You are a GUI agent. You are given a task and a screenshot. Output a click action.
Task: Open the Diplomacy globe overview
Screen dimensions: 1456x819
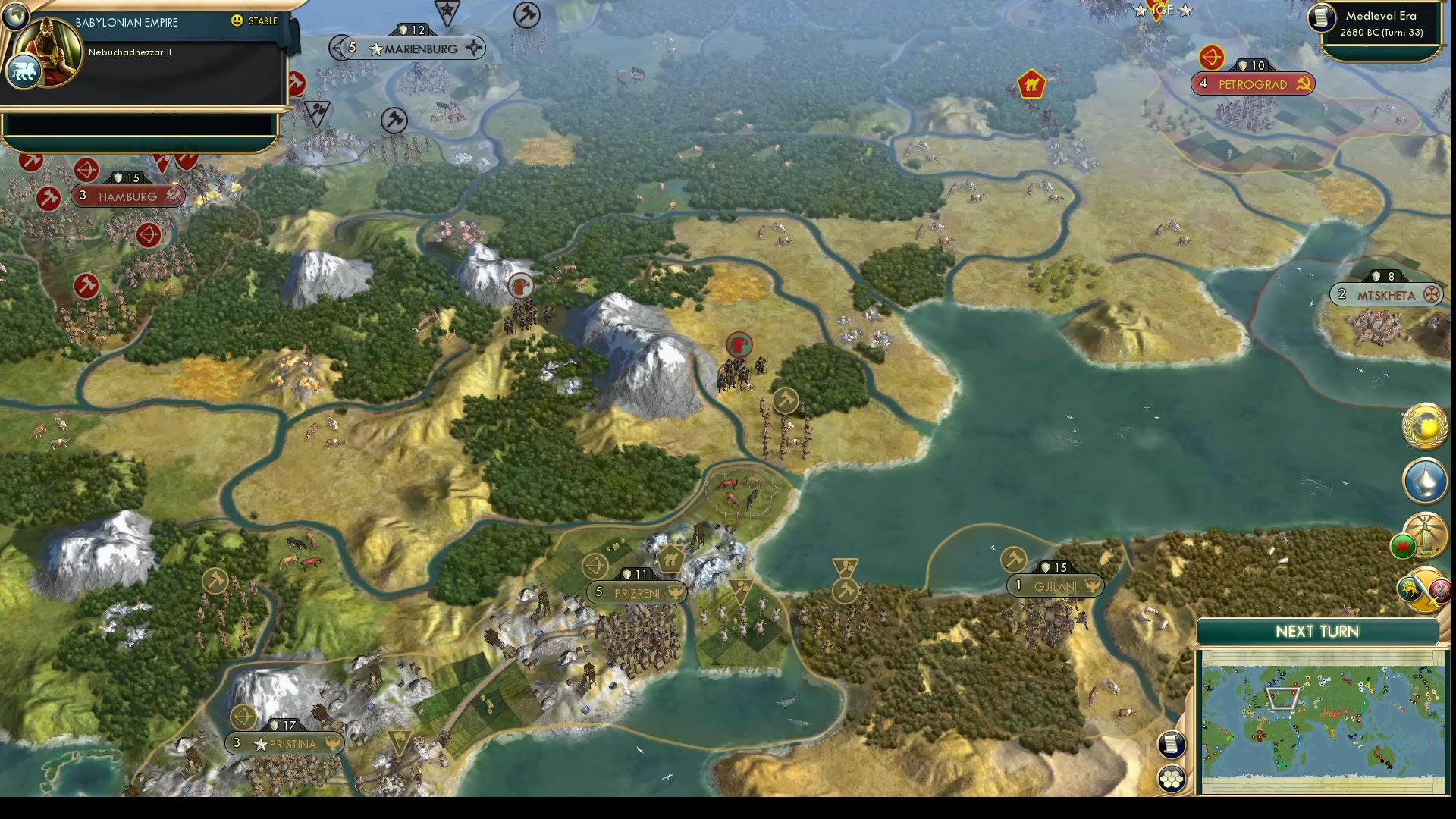click(1424, 427)
